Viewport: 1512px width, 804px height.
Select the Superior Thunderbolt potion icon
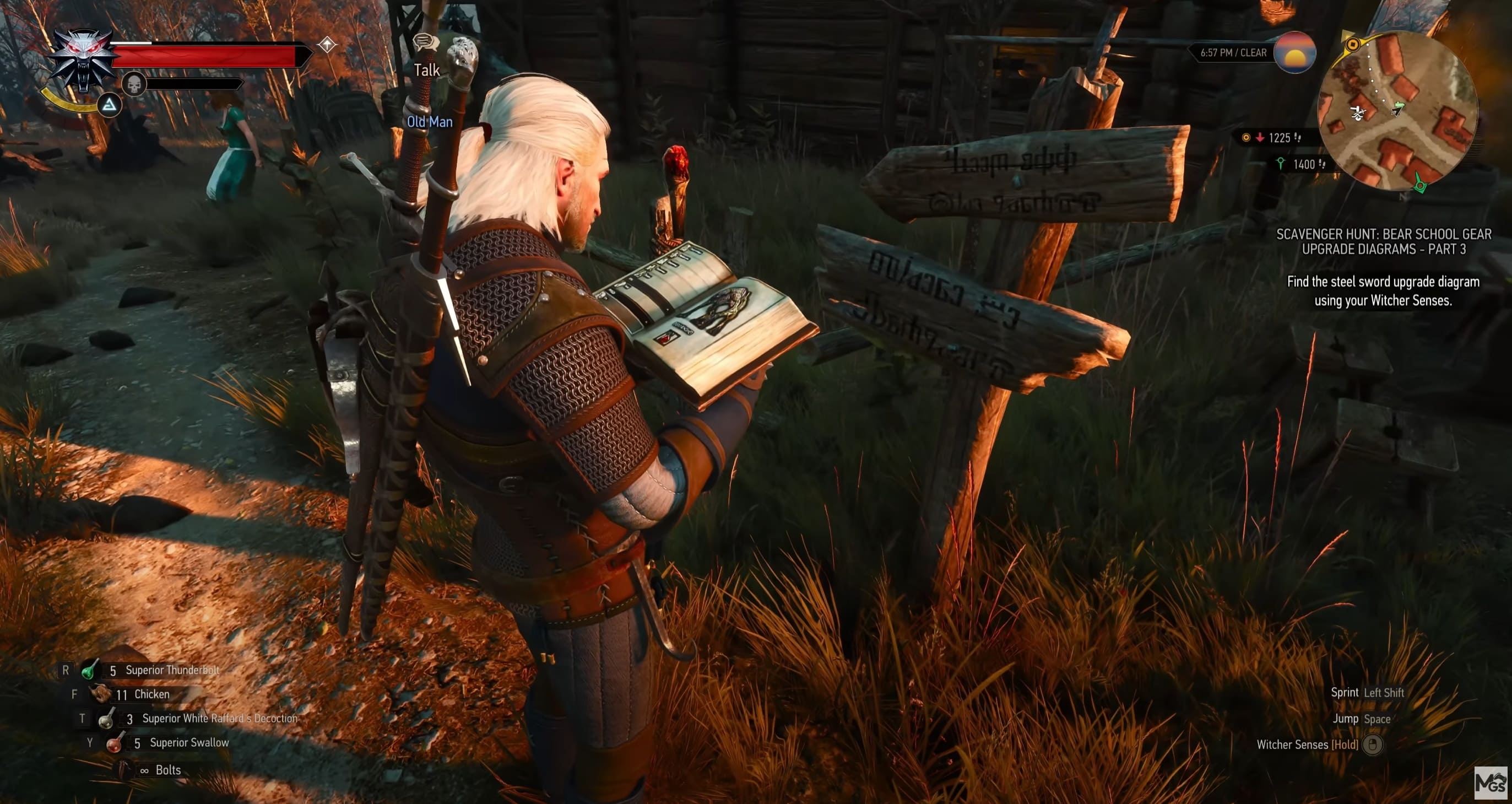coord(90,670)
